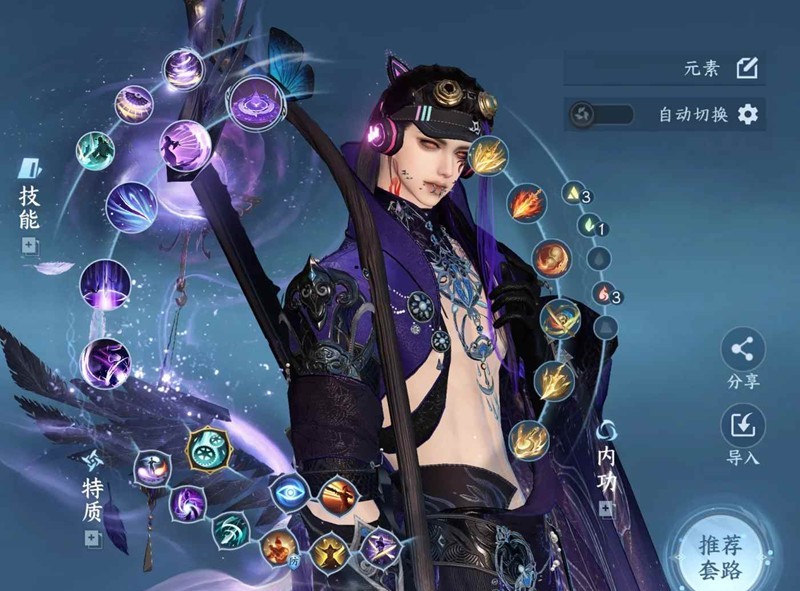Share this build with 分享
This screenshot has height=591, width=800.
pyautogui.click(x=742, y=349)
